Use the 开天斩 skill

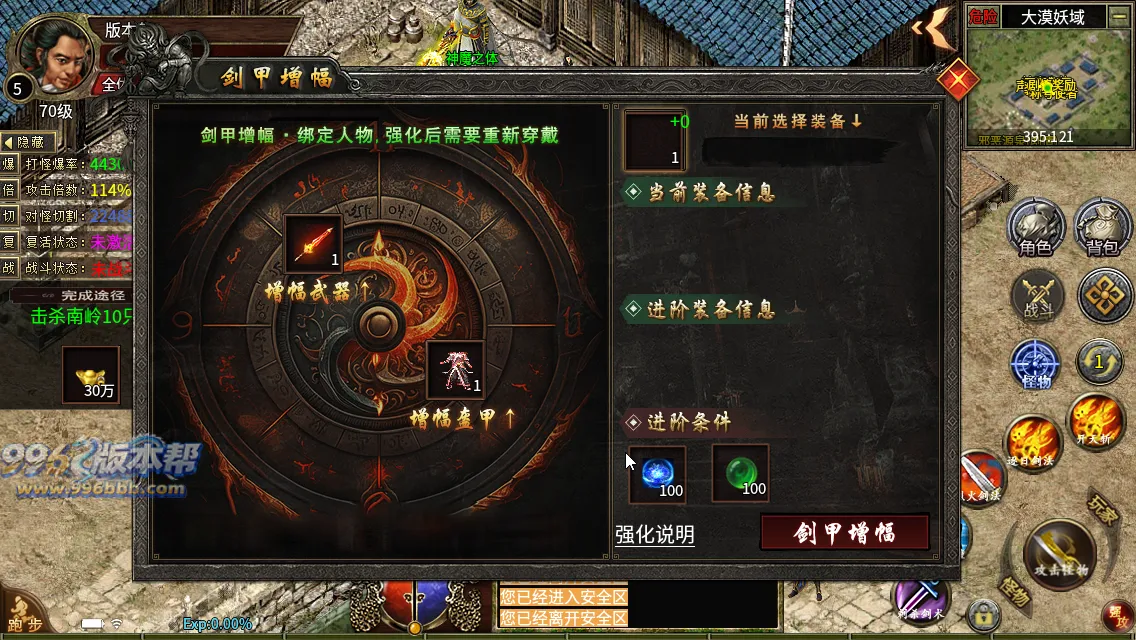1097,420
